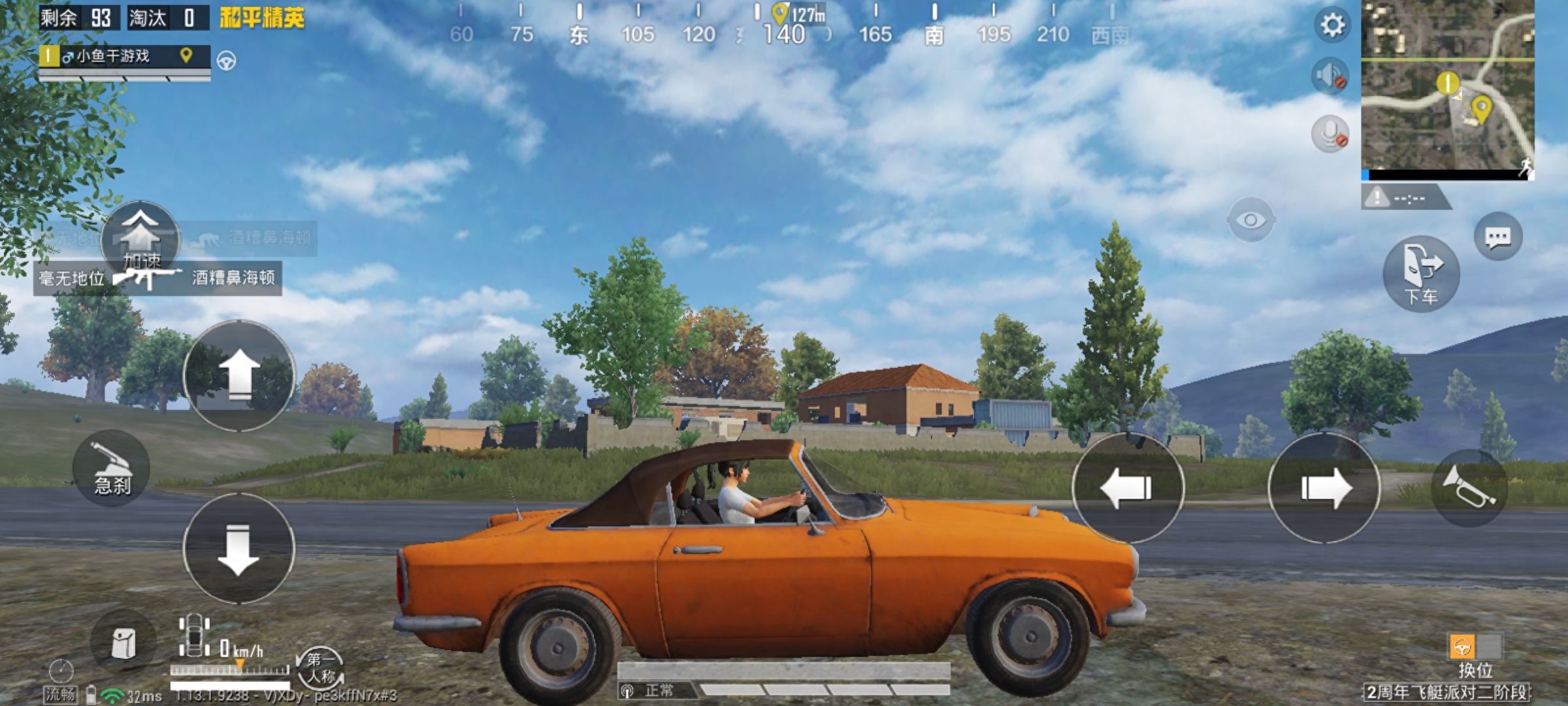Tap the 下车 exit vehicle button
Viewport: 1568px width, 706px height.
(1421, 273)
